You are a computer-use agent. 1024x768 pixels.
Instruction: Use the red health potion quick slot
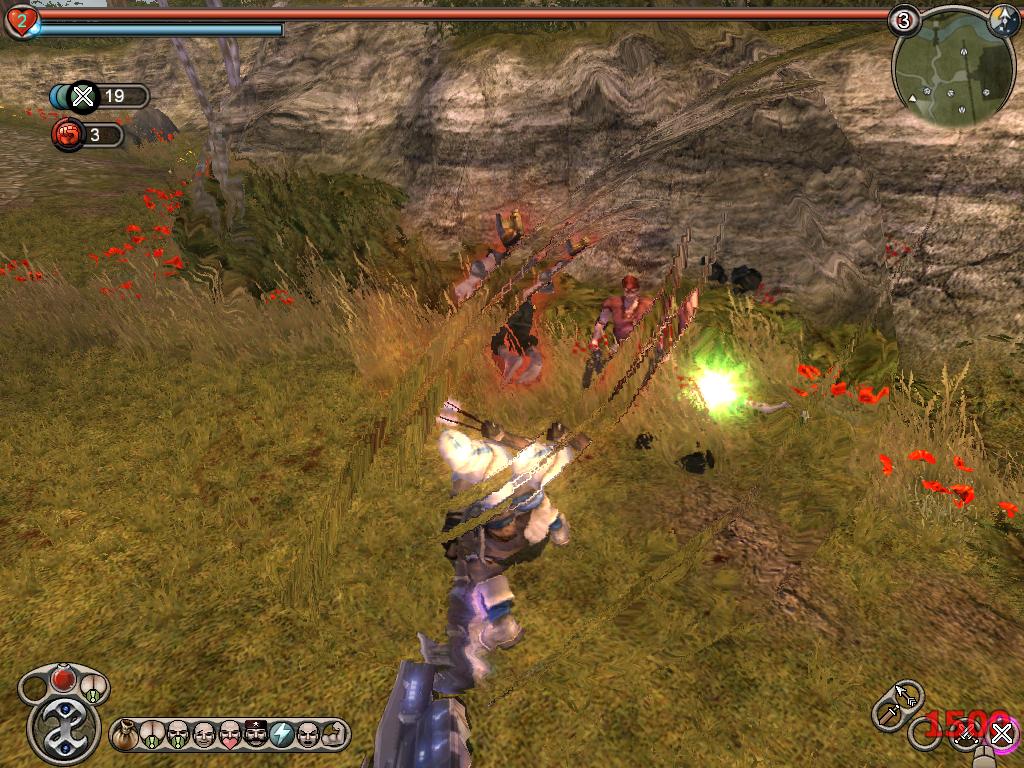63,679
